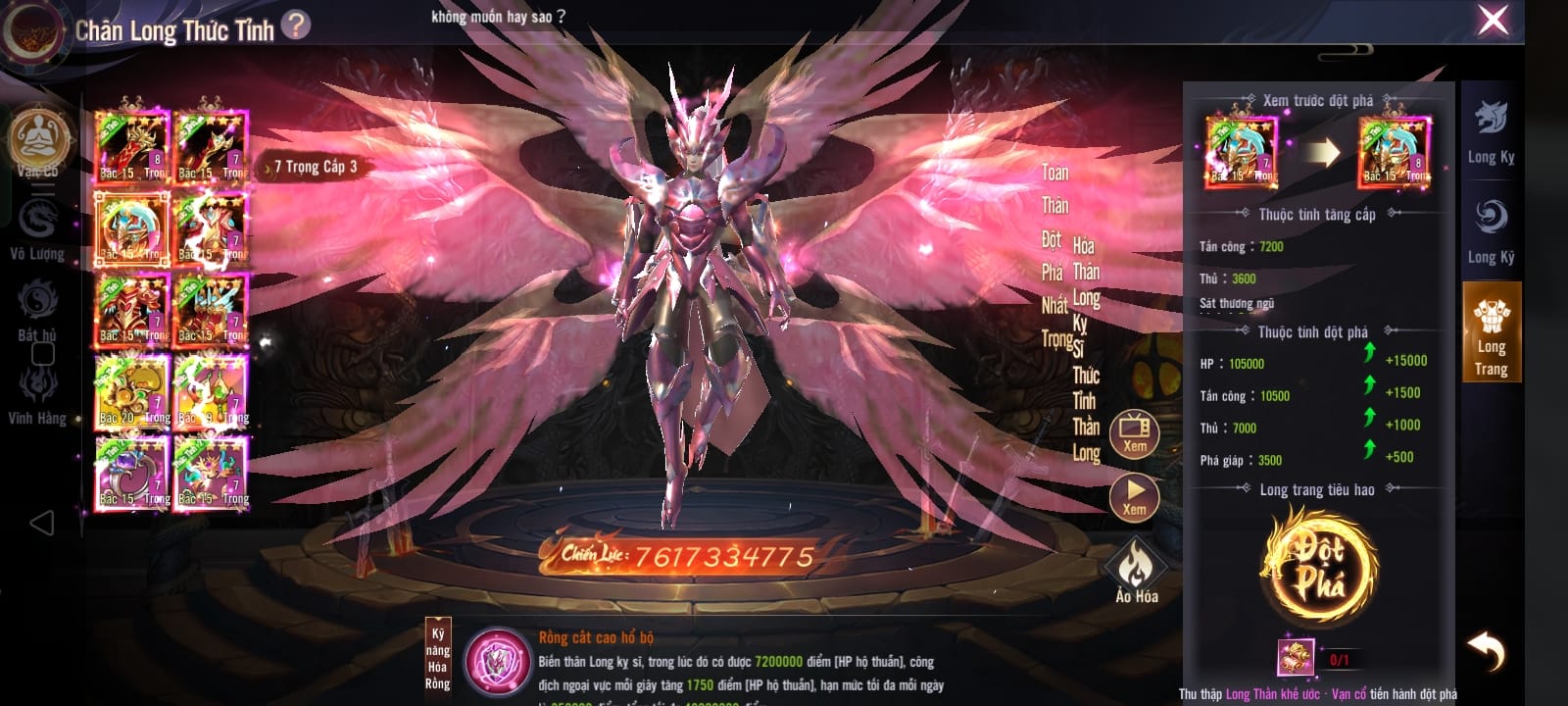Switch to the Vạn Cổ tab
1568x706 pixels.
38,143
